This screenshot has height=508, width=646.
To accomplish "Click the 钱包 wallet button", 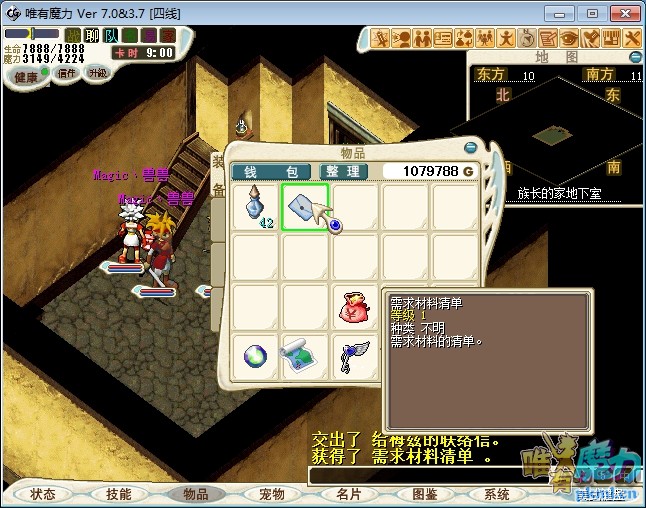I will click(272, 172).
